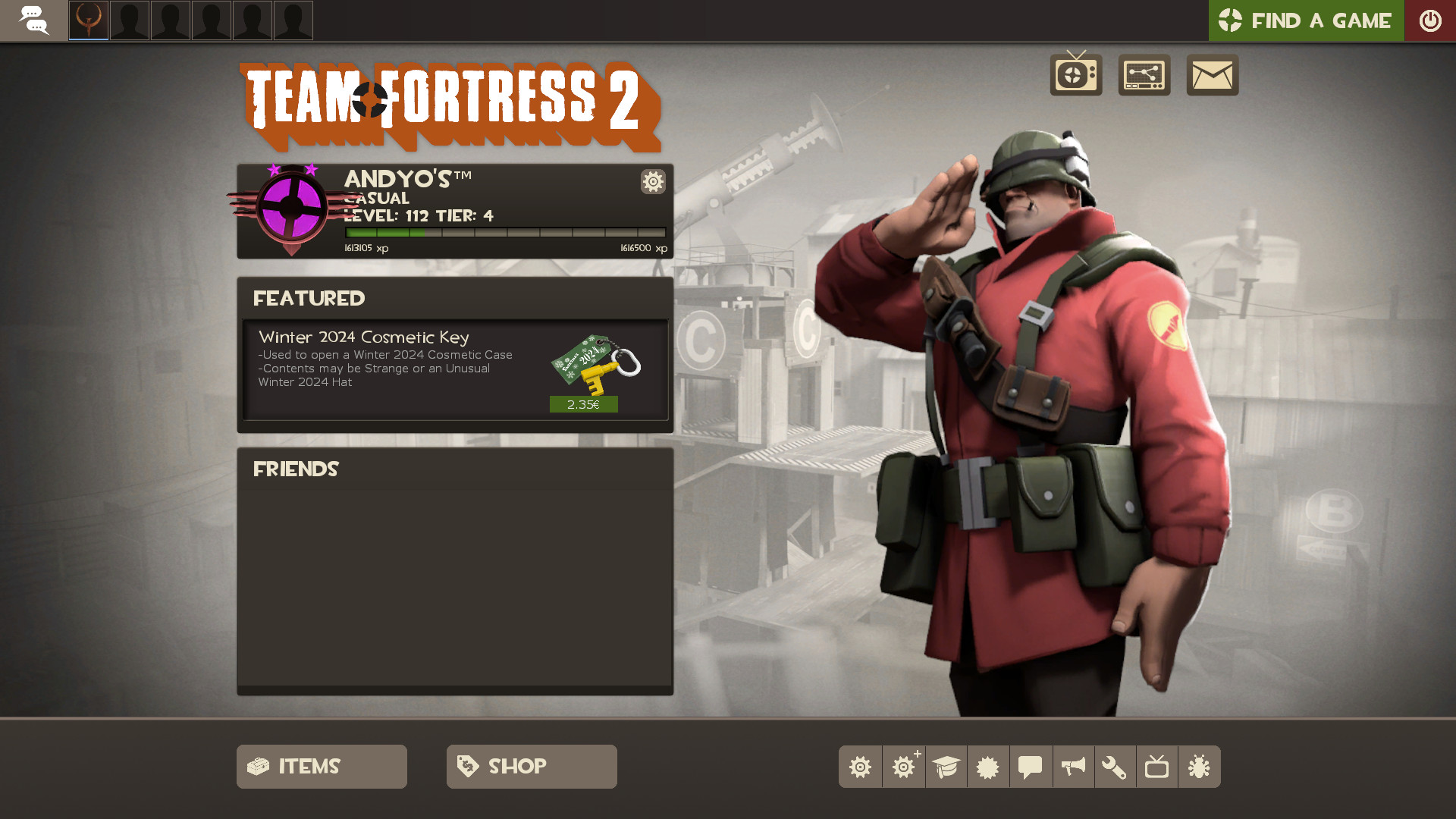Select the wrench create-server icon
The width and height of the screenshot is (1456, 819).
click(1116, 767)
